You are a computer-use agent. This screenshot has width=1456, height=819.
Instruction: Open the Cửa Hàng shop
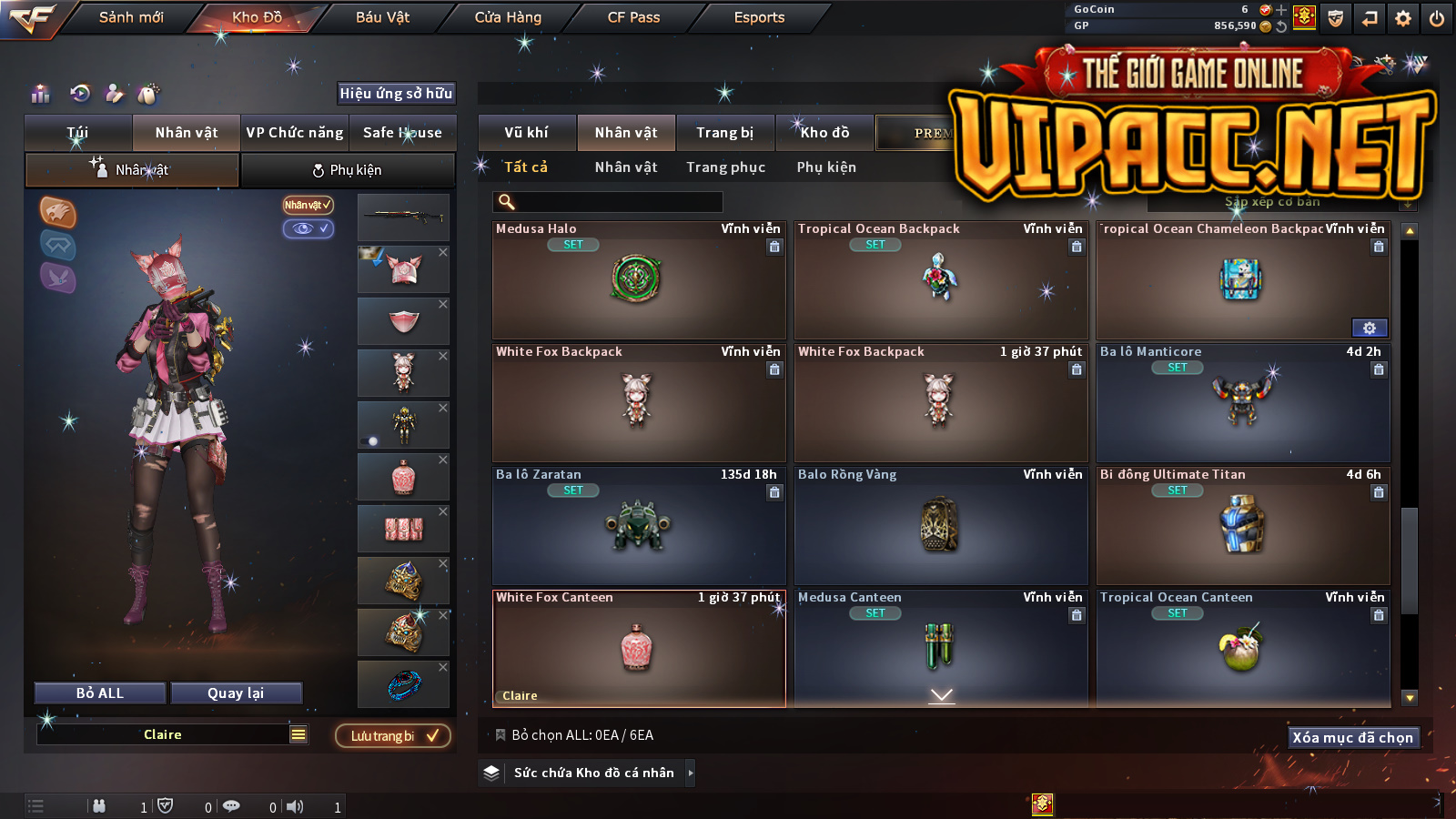[x=508, y=17]
